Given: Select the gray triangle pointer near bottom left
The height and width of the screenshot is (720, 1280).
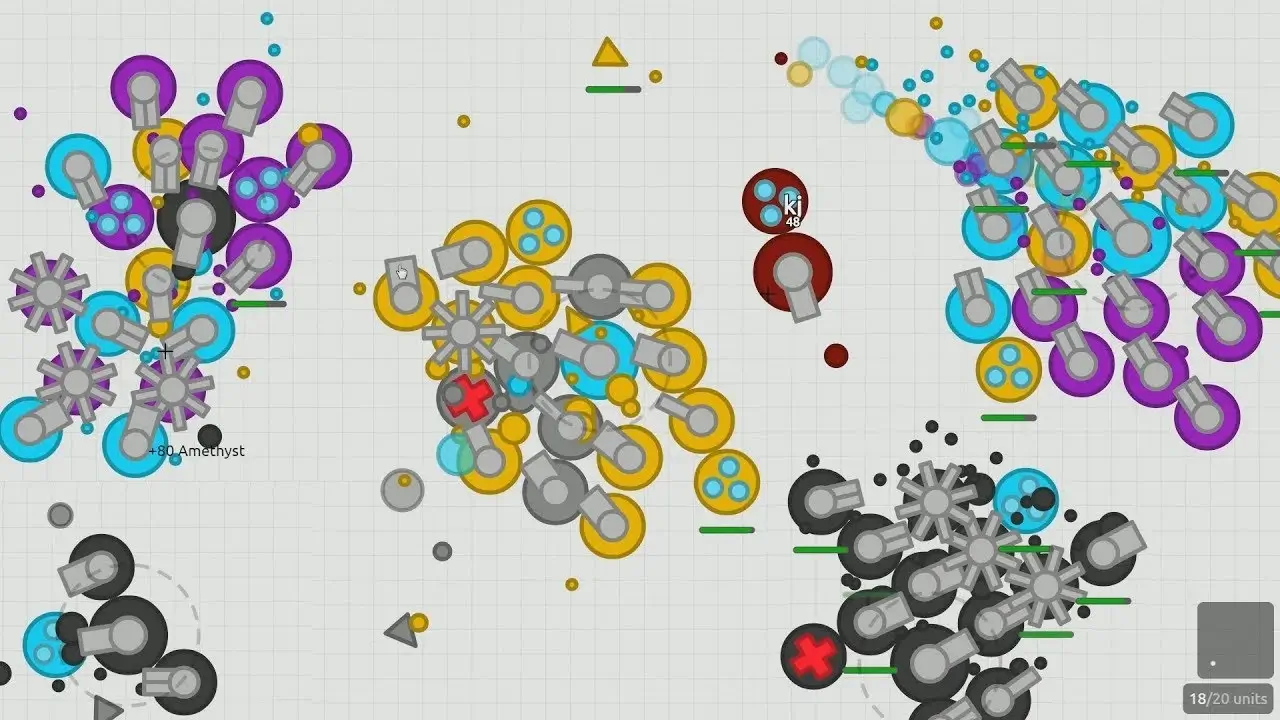Looking at the screenshot, I should tap(398, 628).
